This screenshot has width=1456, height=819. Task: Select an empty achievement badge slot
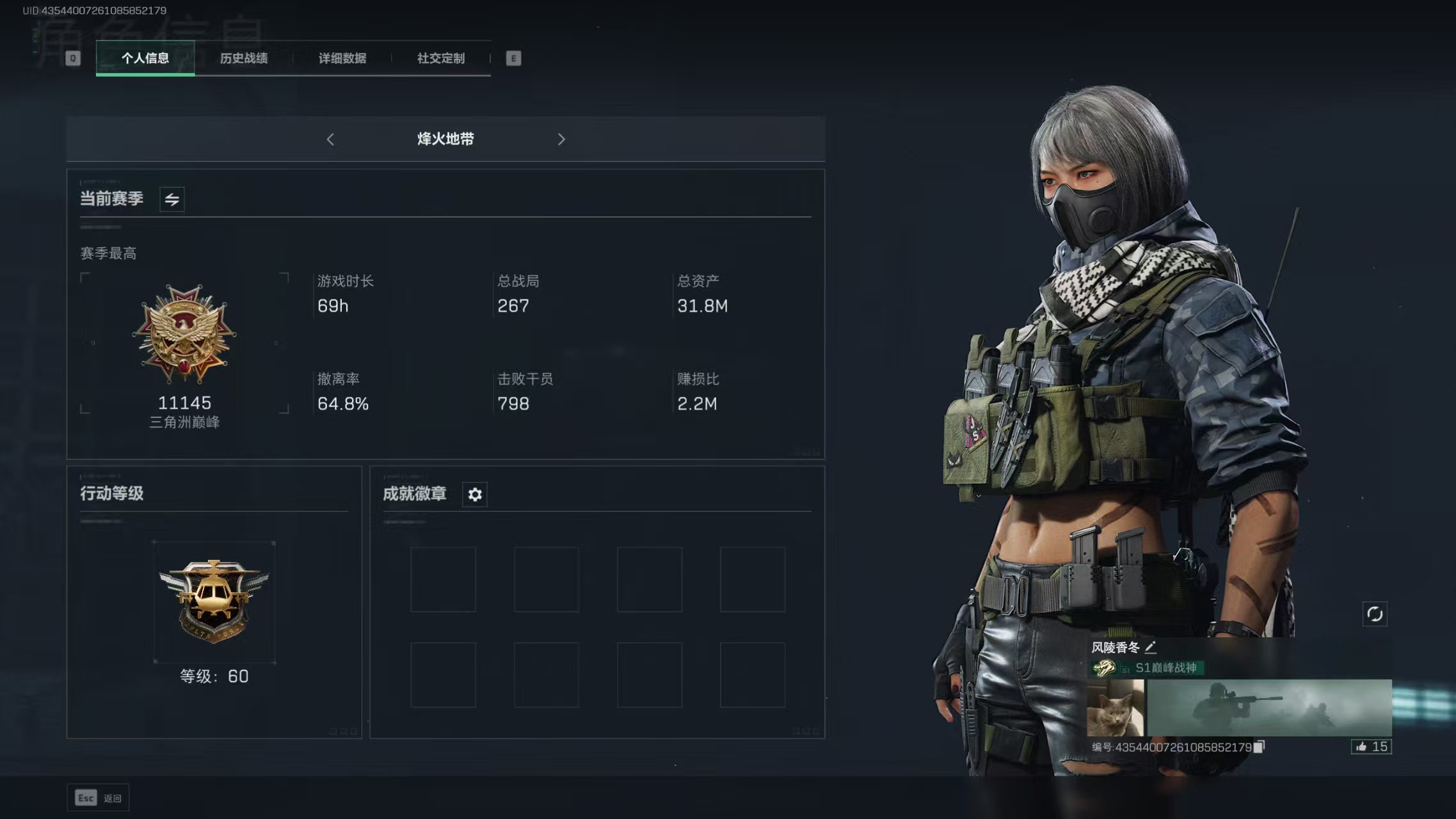[443, 580]
